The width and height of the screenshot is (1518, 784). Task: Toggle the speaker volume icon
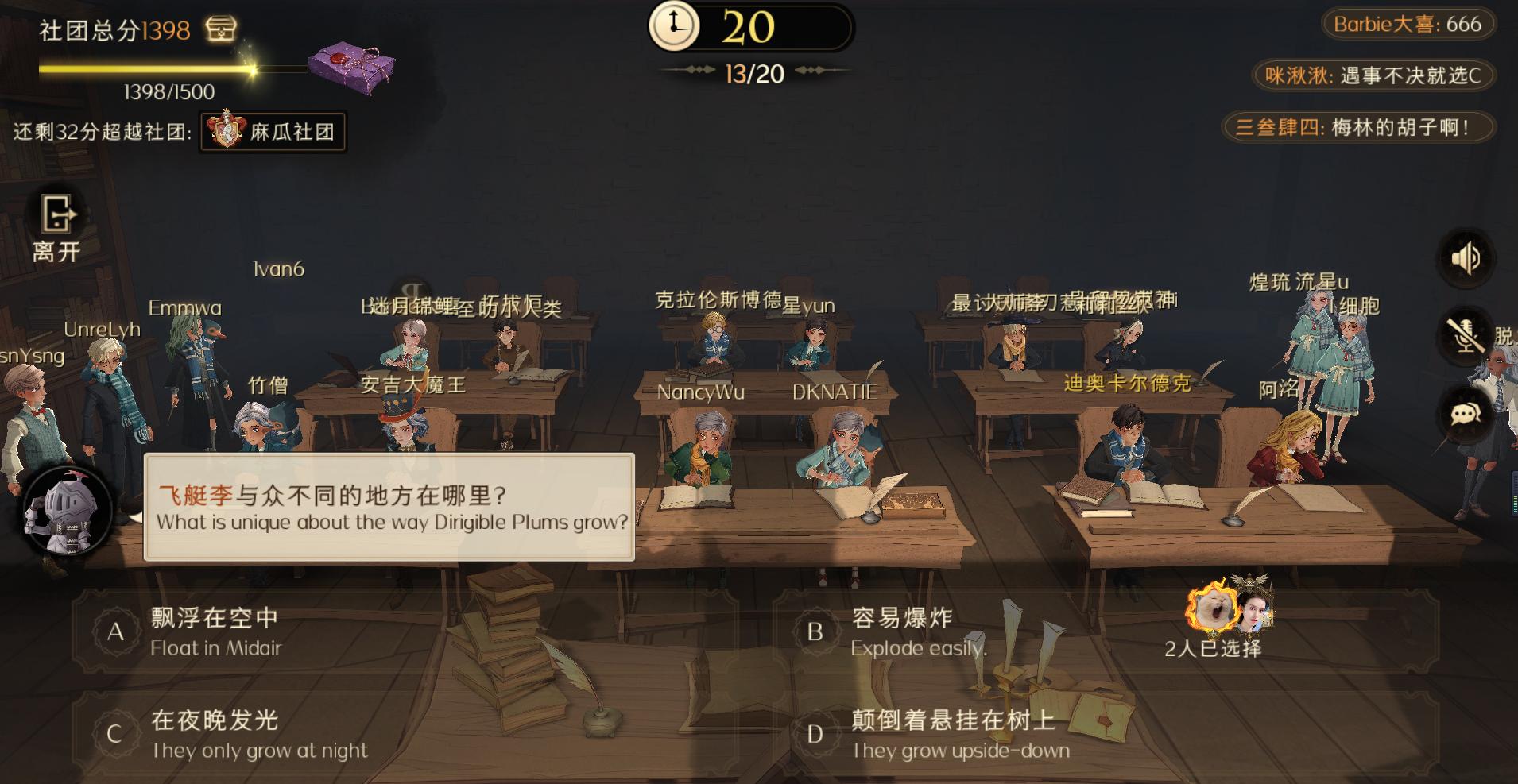(1467, 257)
